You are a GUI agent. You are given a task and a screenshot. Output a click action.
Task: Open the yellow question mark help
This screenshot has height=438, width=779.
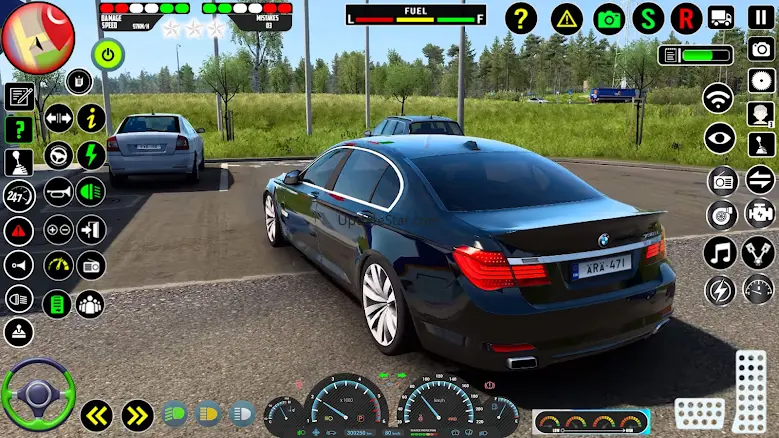point(521,18)
